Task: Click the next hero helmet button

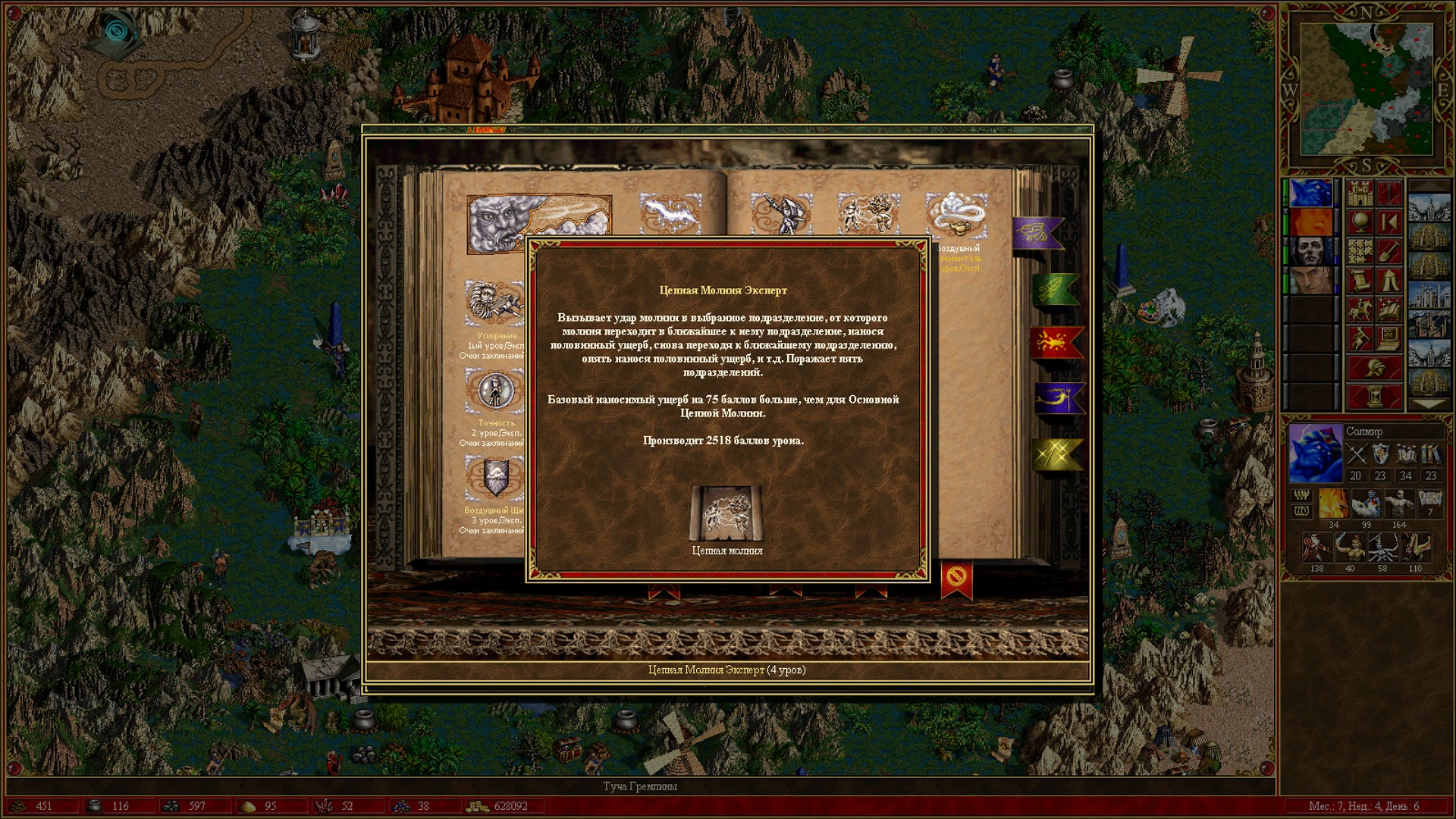Action: [x=1373, y=368]
